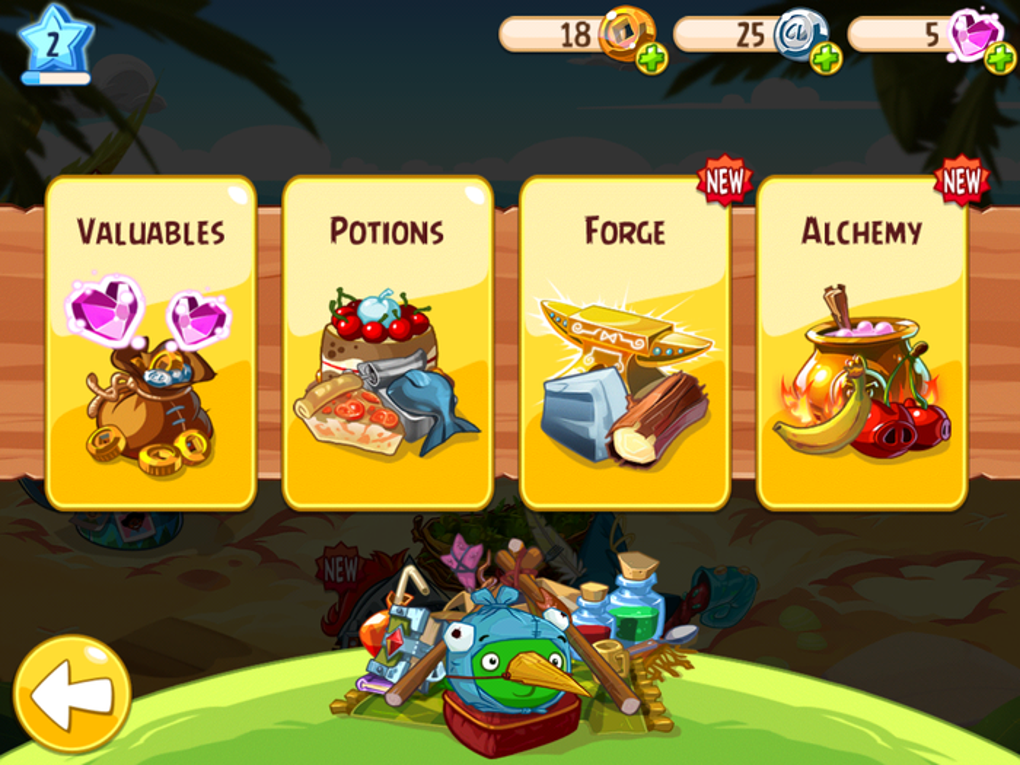Choose the Forge category card
Viewport: 1020px width, 765px height.
coord(625,342)
